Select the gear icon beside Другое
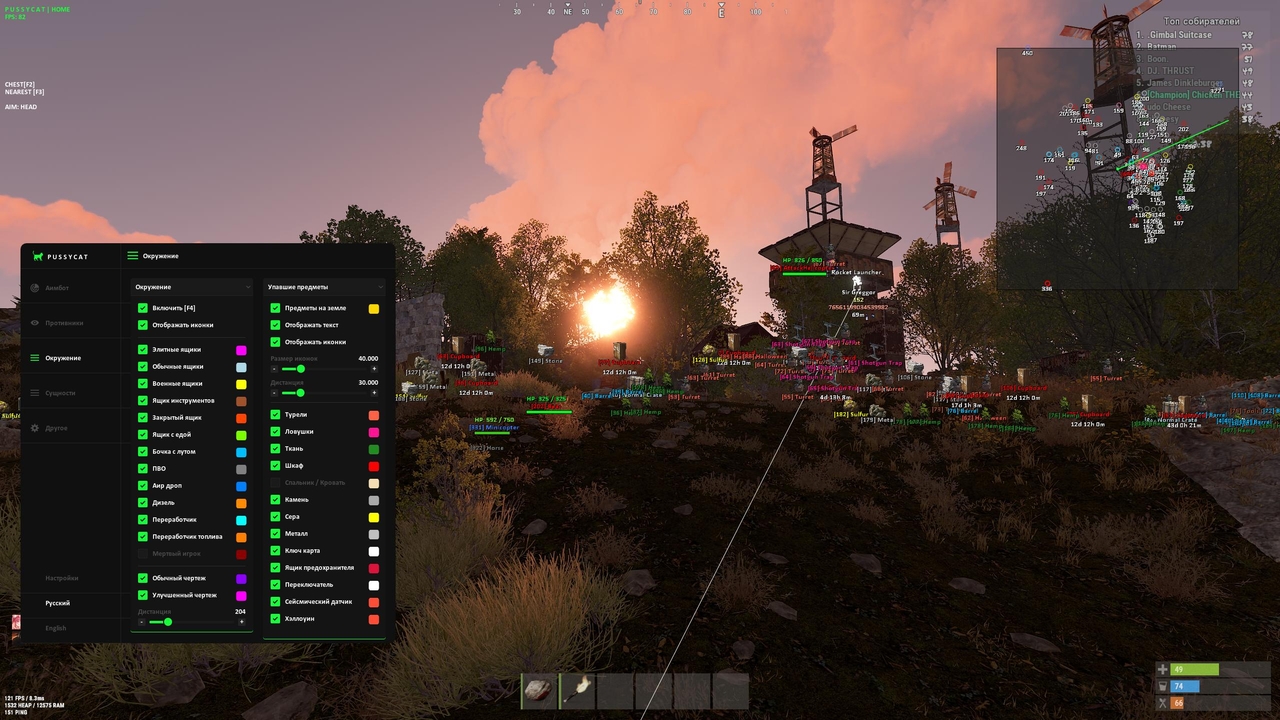 click(36, 428)
